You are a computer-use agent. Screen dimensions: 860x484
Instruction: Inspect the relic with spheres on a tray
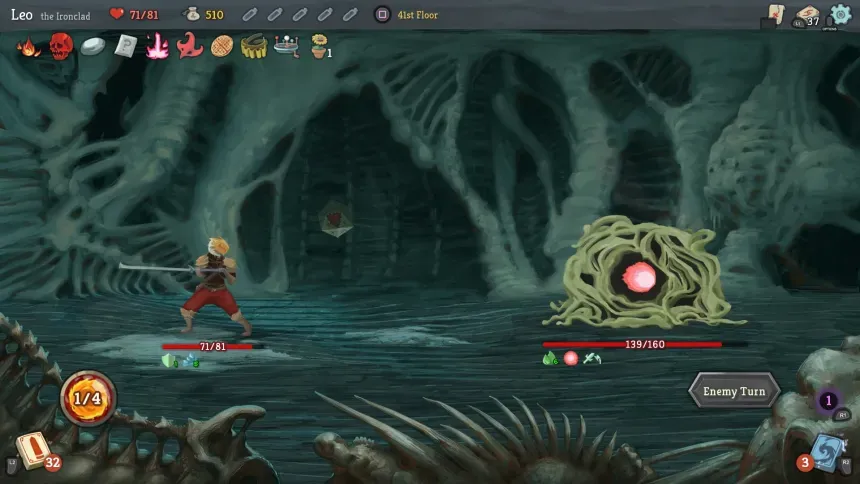pos(286,46)
